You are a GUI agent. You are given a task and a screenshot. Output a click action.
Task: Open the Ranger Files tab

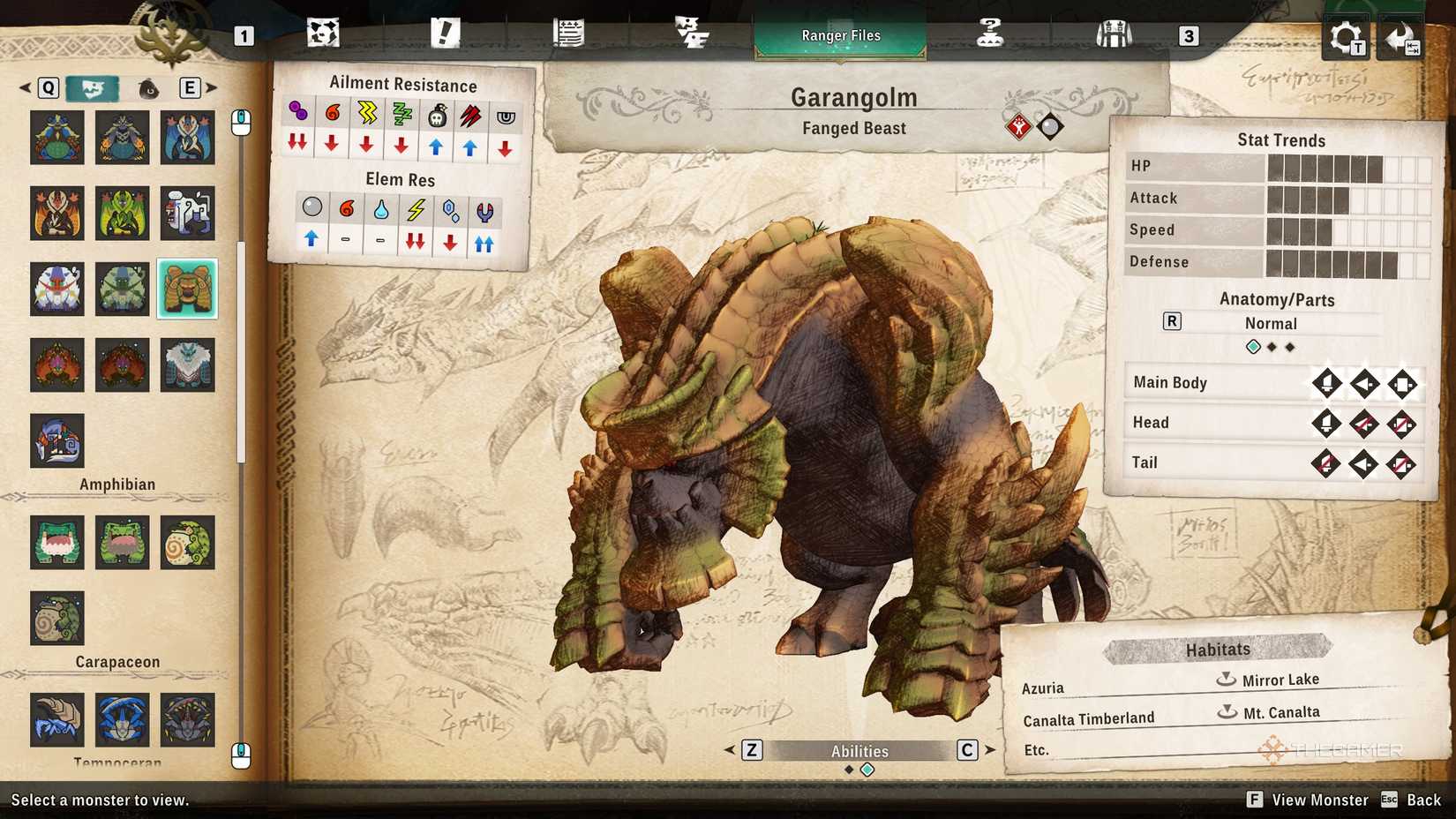[839, 35]
